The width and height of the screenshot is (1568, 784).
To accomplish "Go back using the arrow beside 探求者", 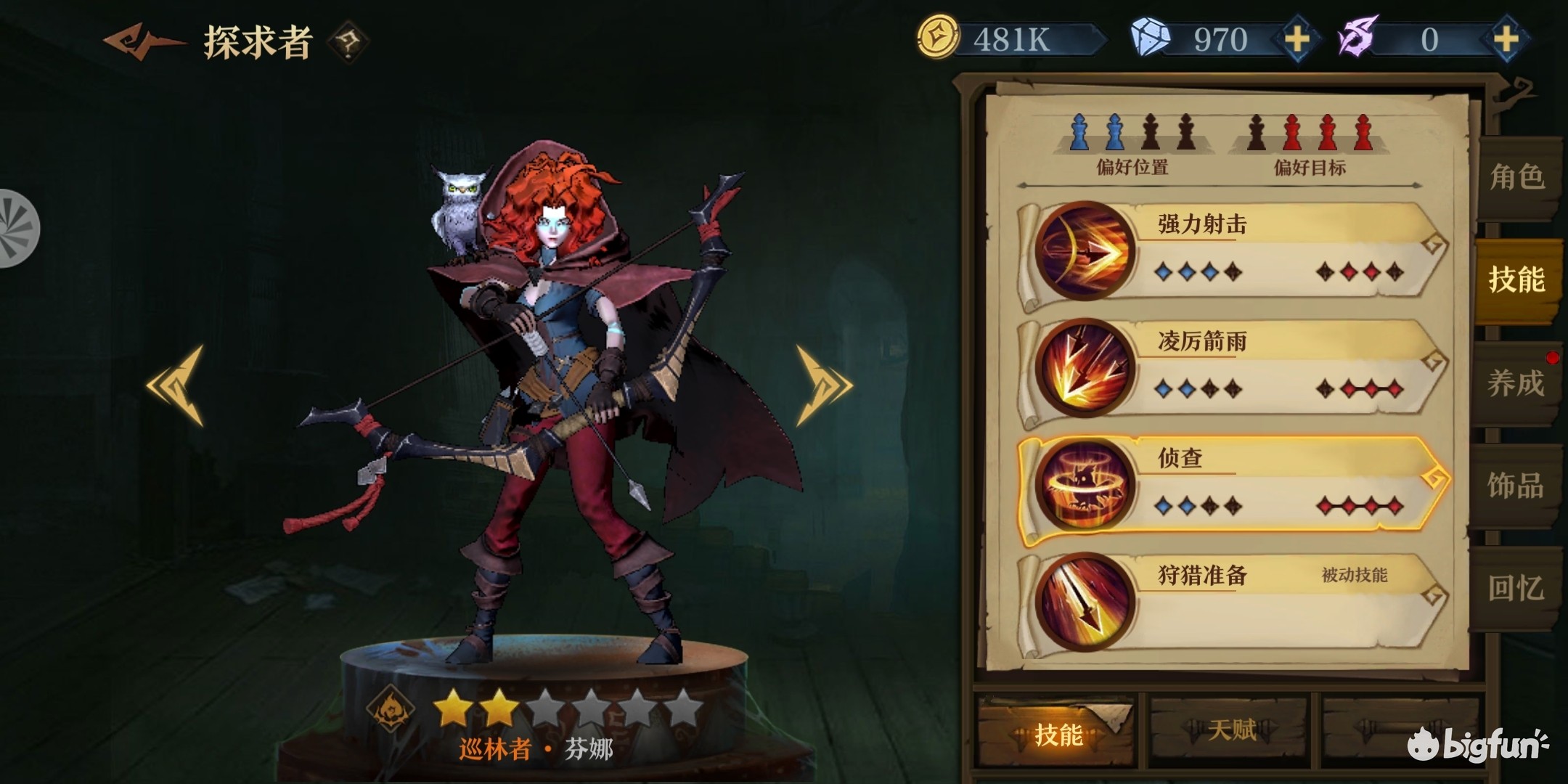I will pos(143,41).
